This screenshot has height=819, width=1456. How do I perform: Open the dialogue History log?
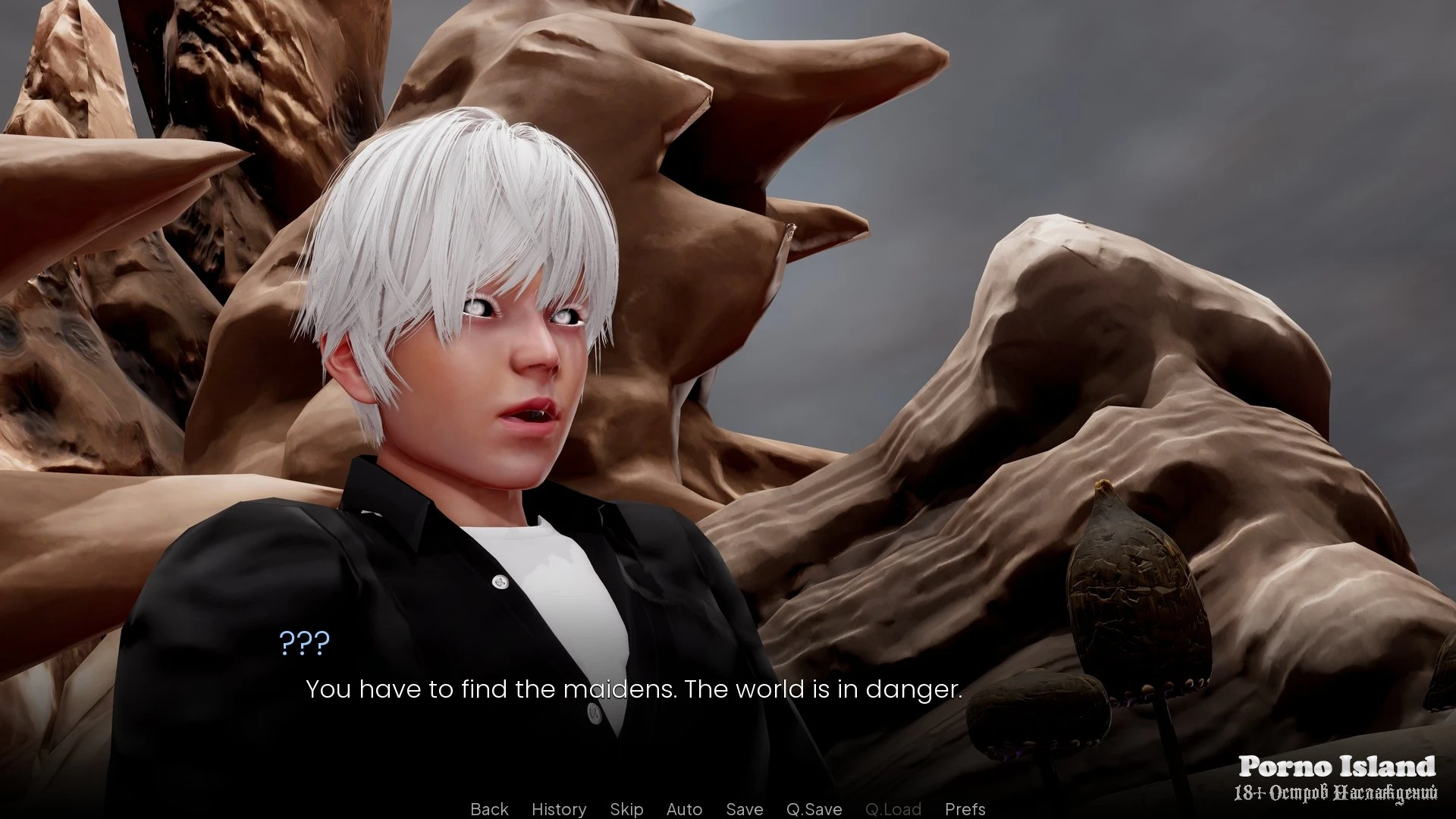tap(559, 809)
